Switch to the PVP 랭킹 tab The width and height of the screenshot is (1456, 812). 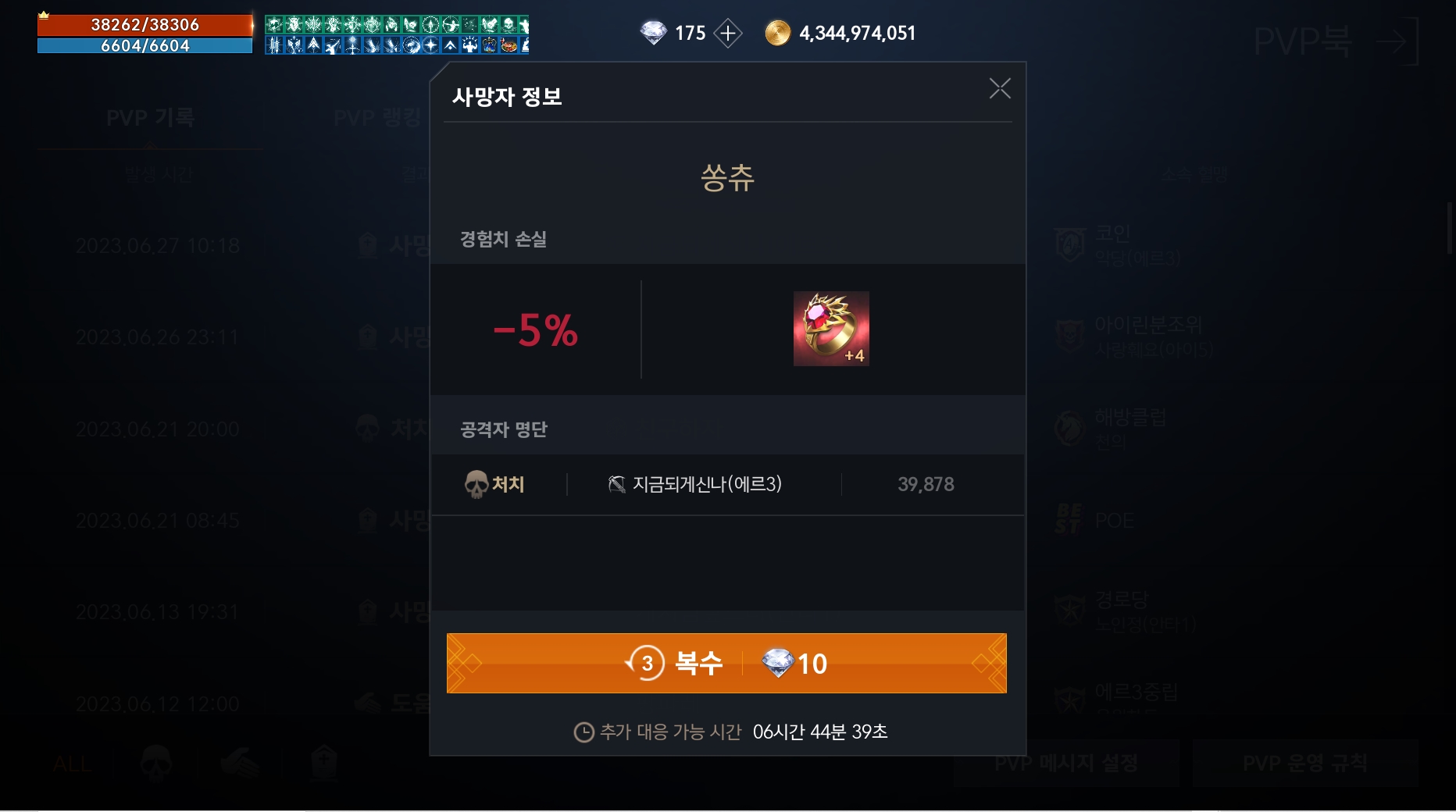click(x=377, y=118)
